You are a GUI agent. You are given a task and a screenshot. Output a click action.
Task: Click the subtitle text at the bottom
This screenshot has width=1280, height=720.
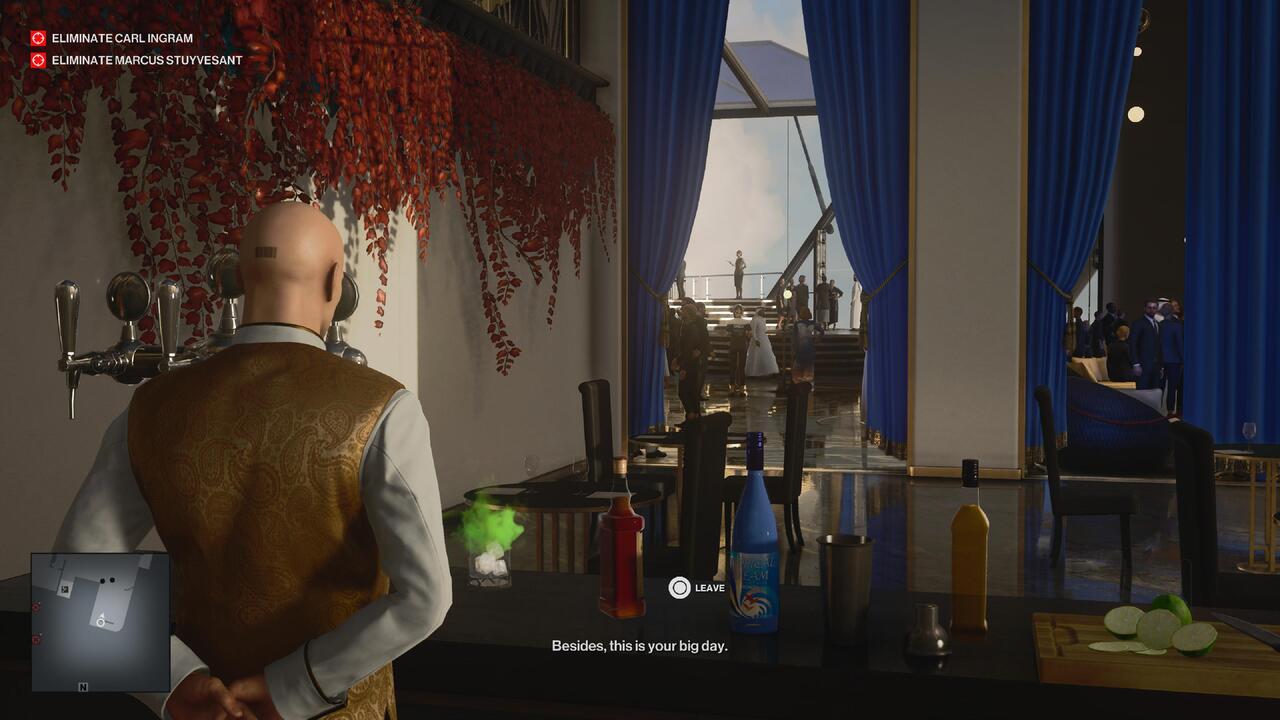tap(640, 646)
